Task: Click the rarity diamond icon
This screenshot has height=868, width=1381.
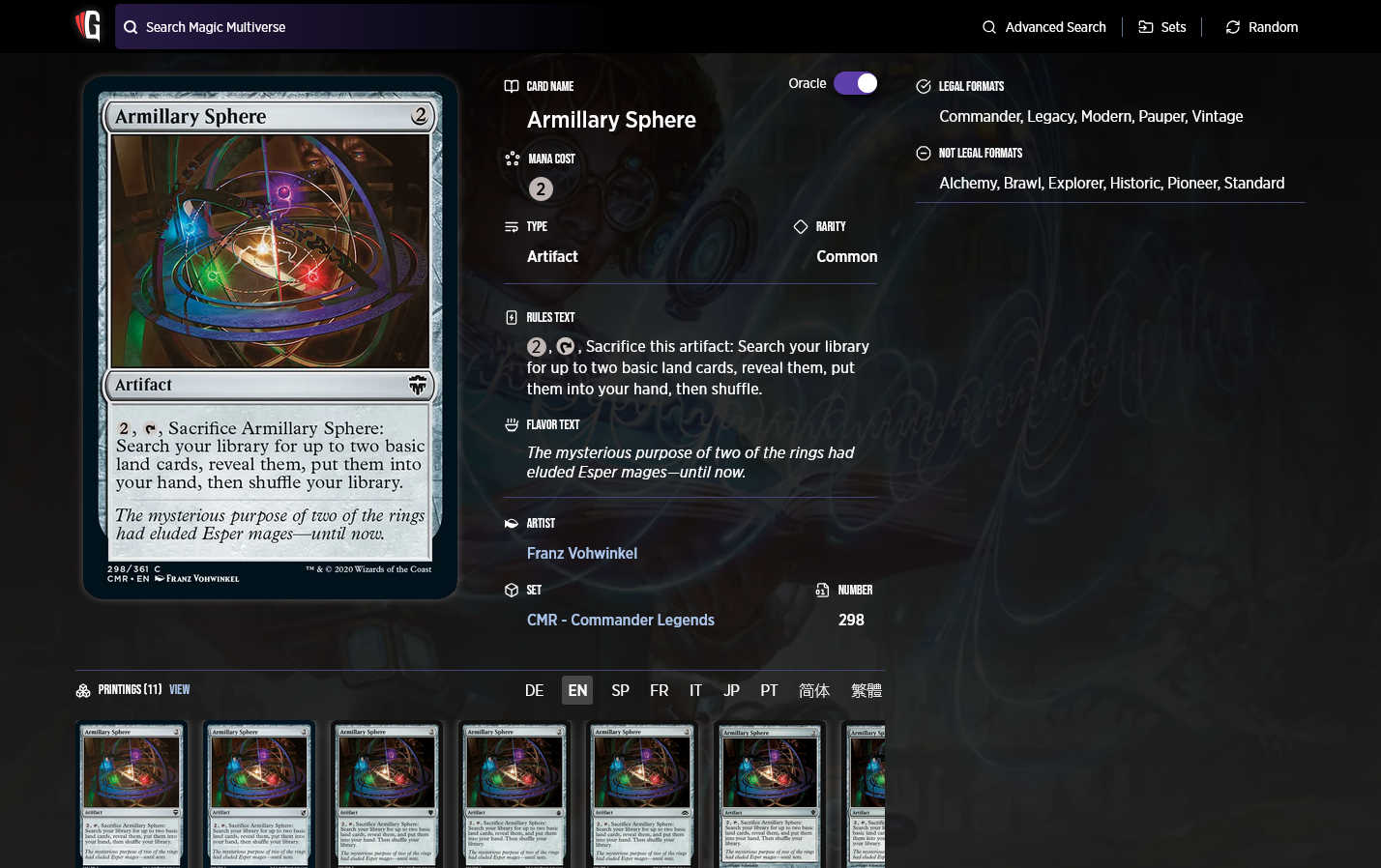Action: [801, 226]
